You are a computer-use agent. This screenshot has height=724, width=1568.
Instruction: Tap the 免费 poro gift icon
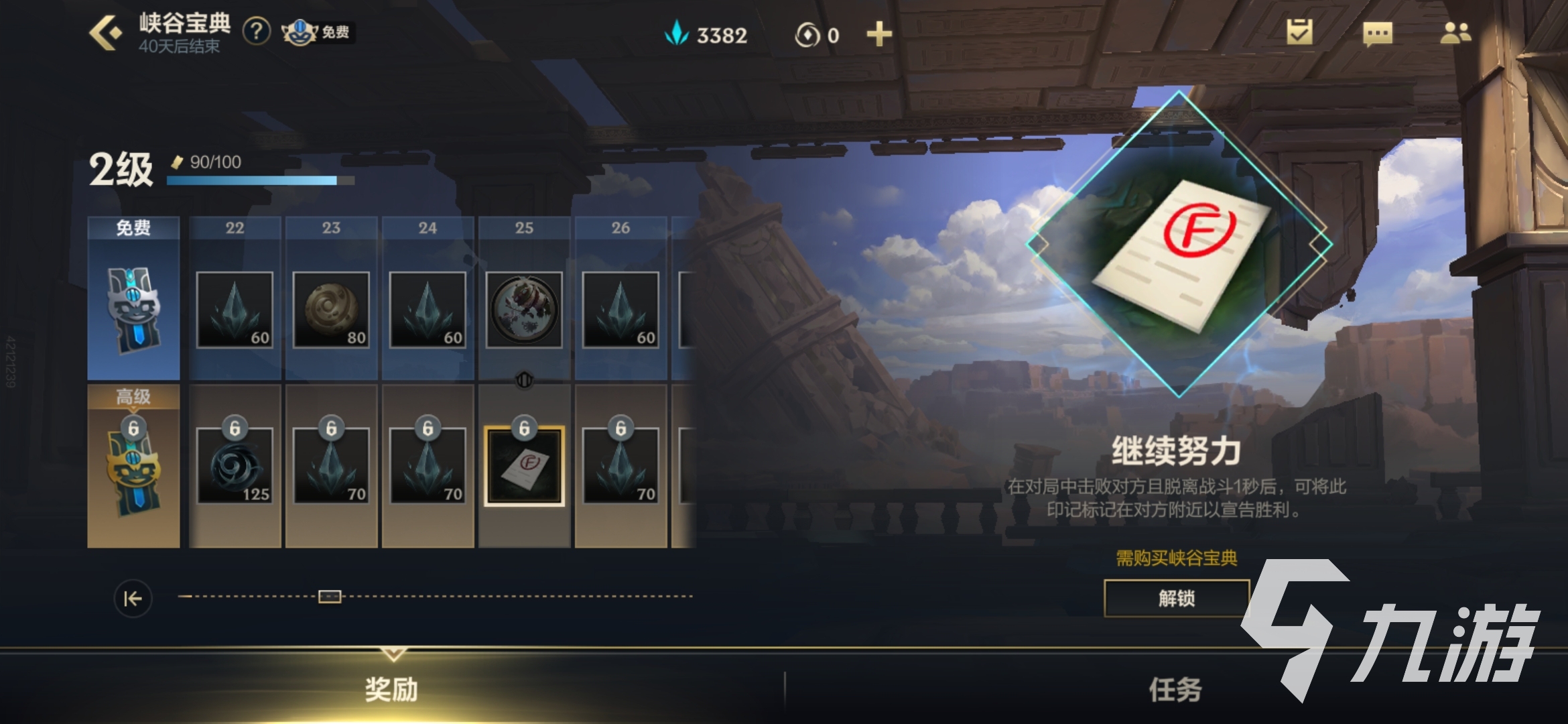click(317, 32)
